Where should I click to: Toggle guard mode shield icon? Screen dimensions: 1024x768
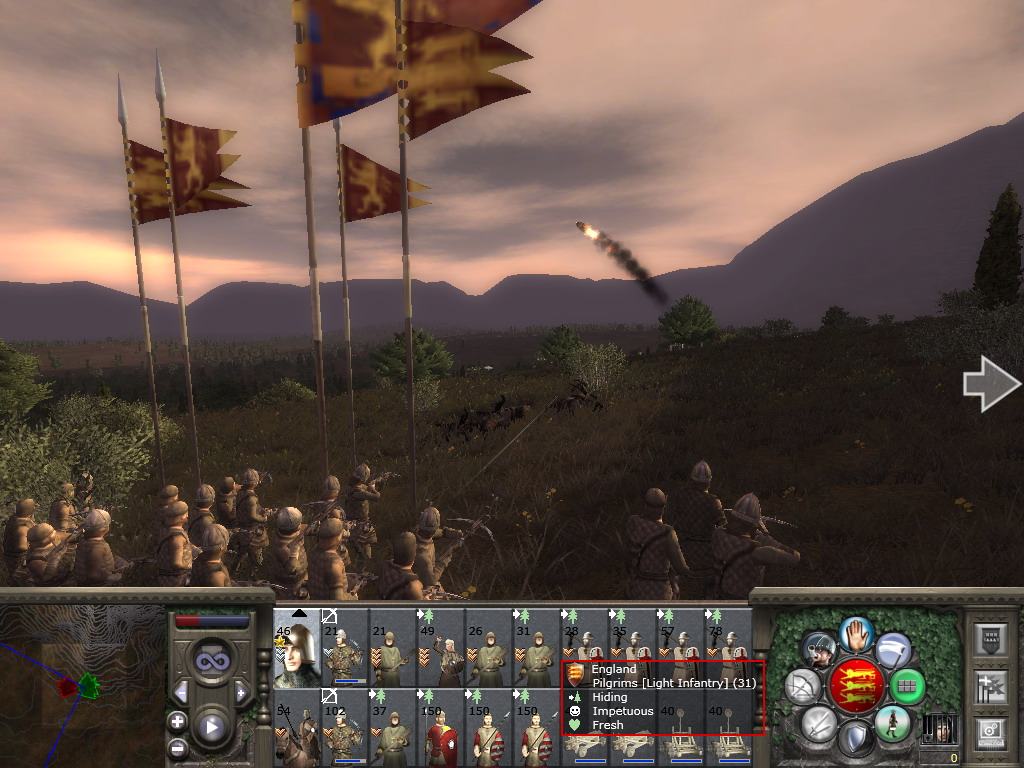tap(855, 739)
